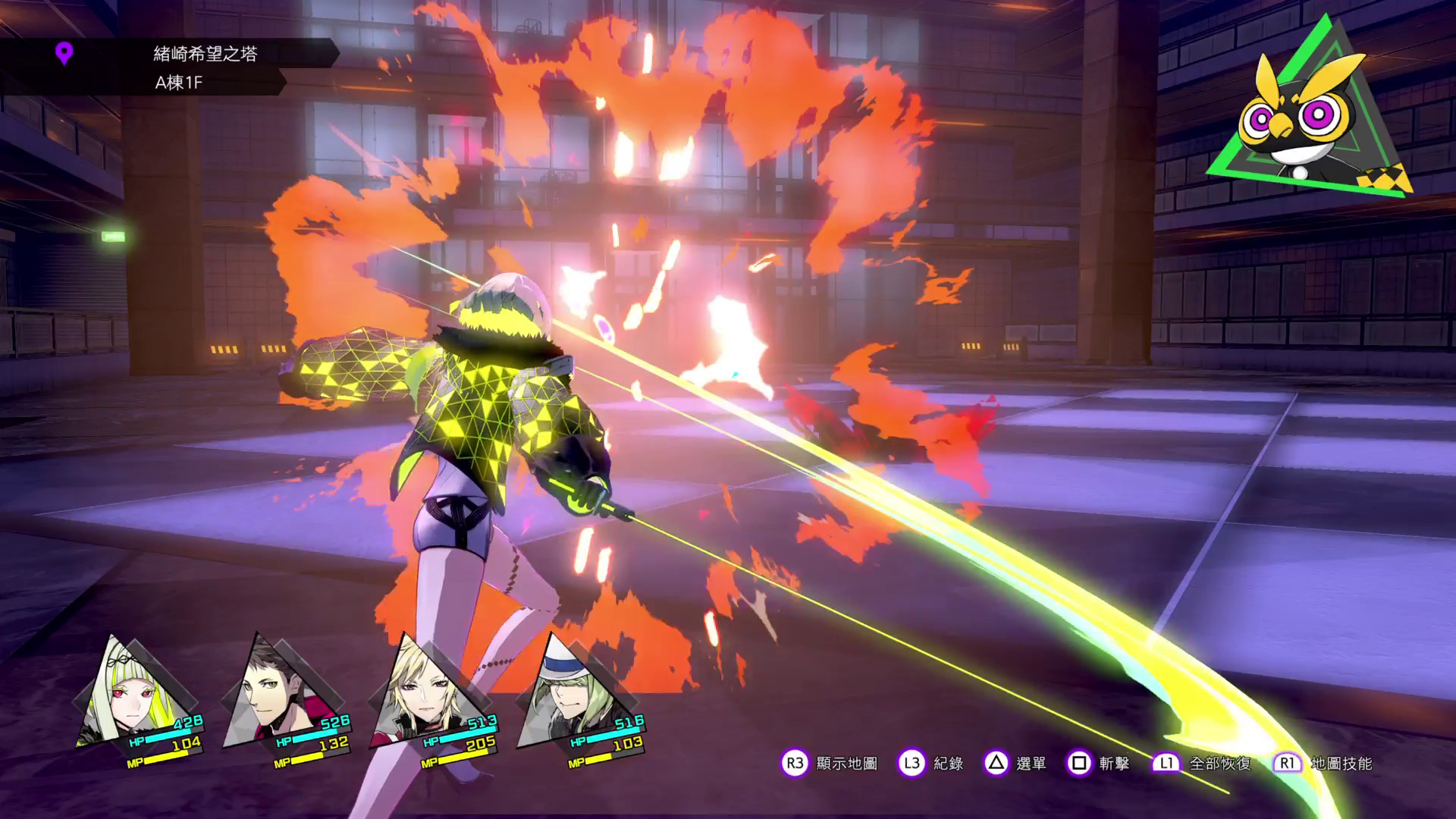Open the 紀錄 log option
The image size is (1456, 819).
pyautogui.click(x=948, y=764)
